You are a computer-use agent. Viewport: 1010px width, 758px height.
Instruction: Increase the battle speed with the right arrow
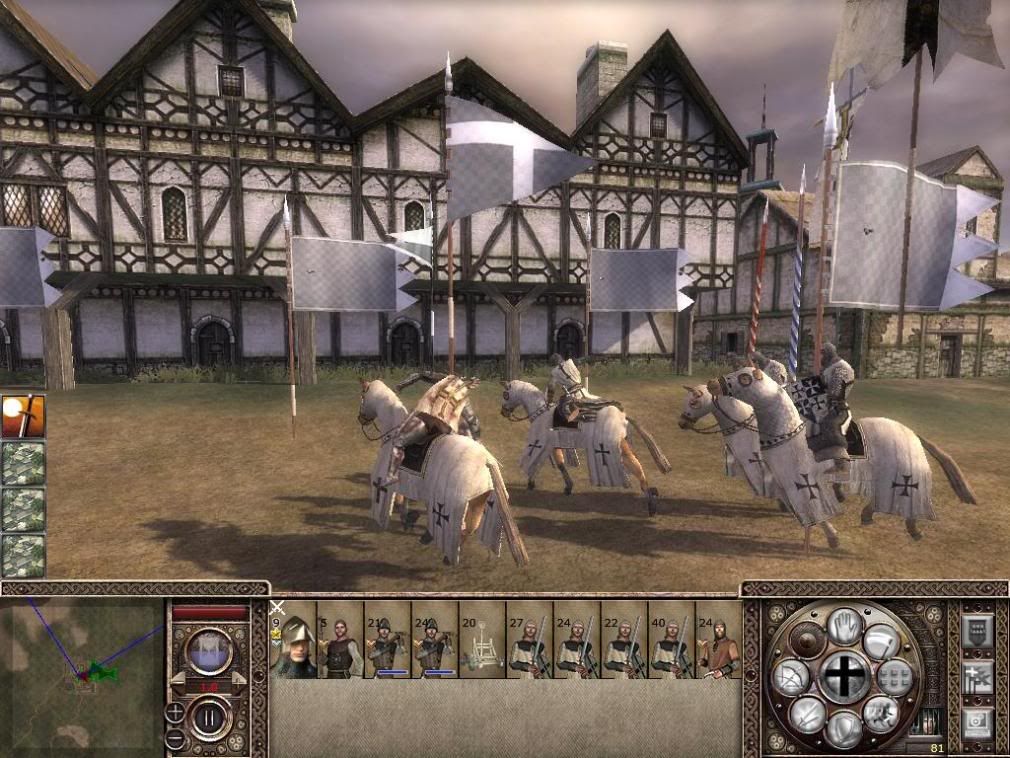pyautogui.click(x=238, y=679)
